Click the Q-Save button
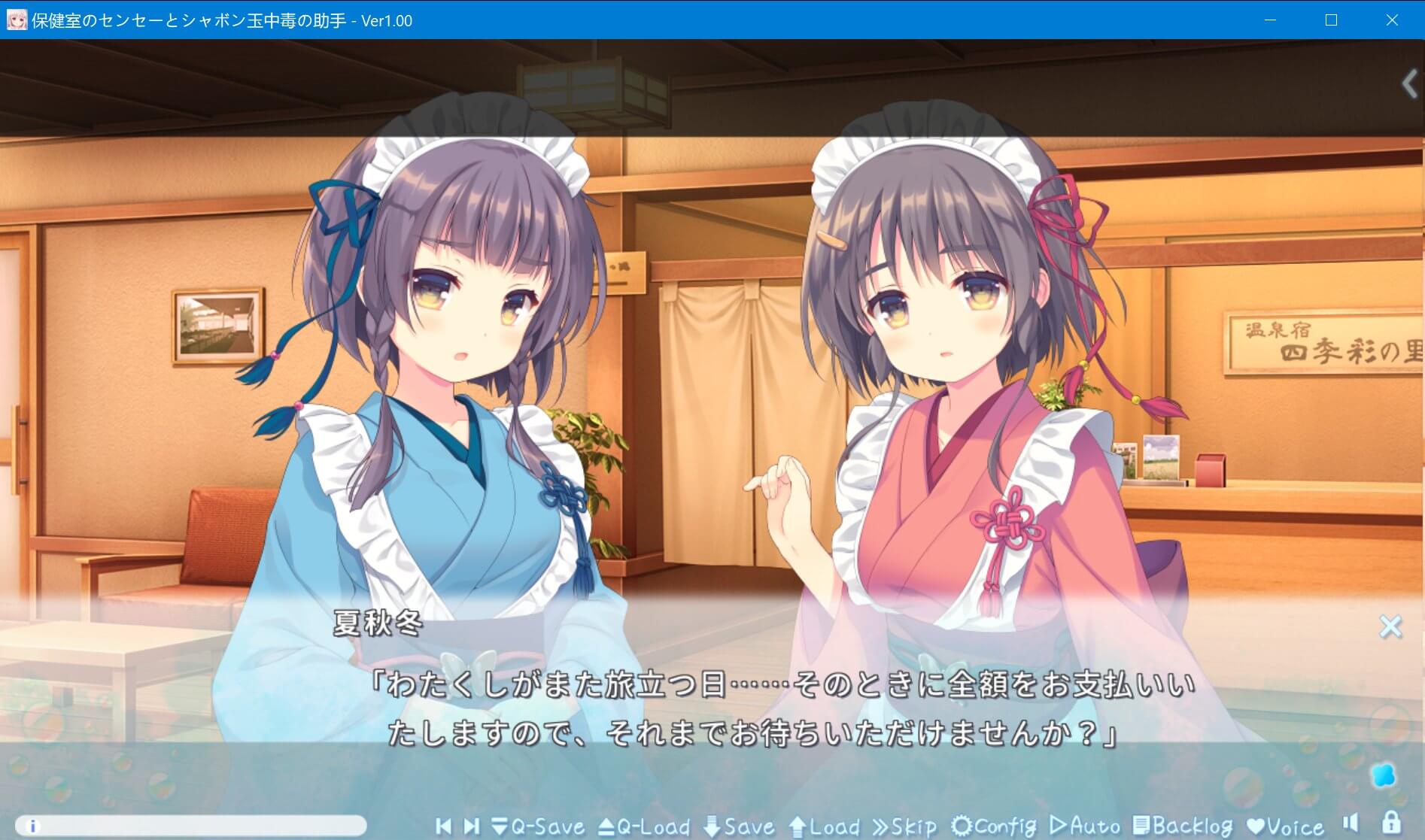This screenshot has height=840, width=1425. 538,826
